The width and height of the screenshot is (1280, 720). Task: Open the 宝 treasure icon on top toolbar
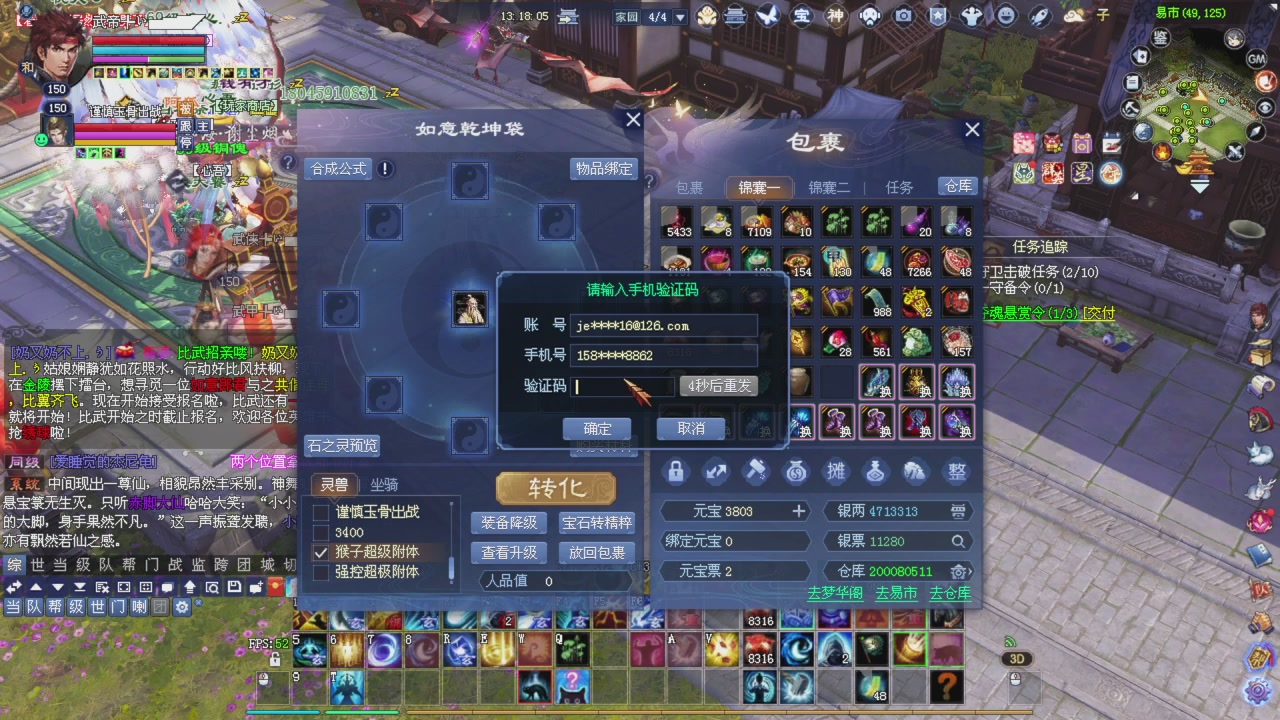[x=804, y=16]
